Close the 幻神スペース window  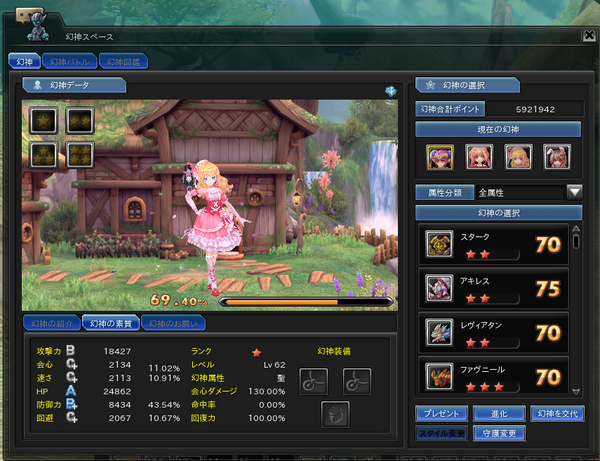(x=587, y=36)
